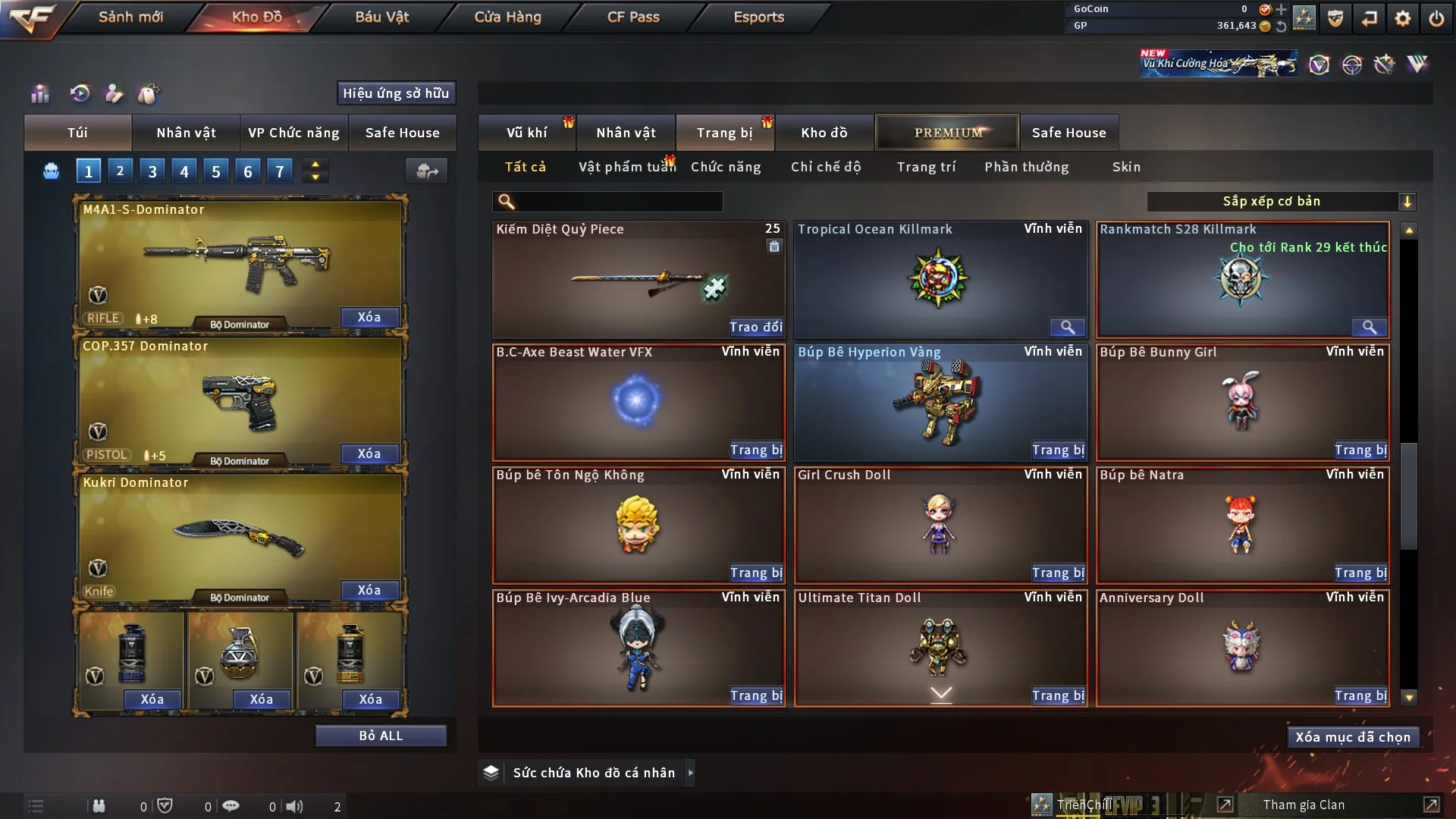Select bag preset number 3
This screenshot has width=1456, height=819.
[x=152, y=171]
